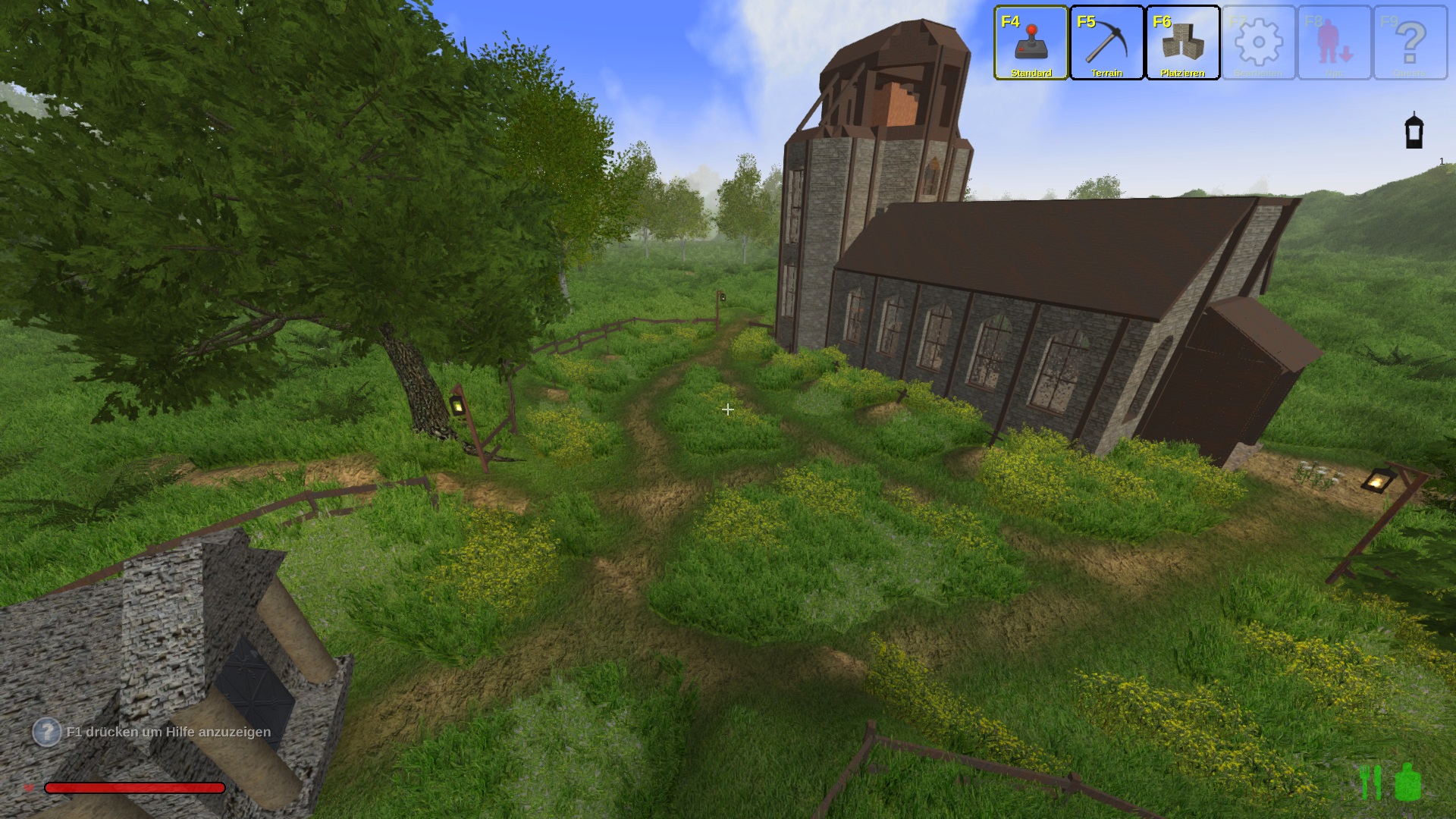
Task: Click the green water bottle thirst icon
Action: click(x=1407, y=782)
